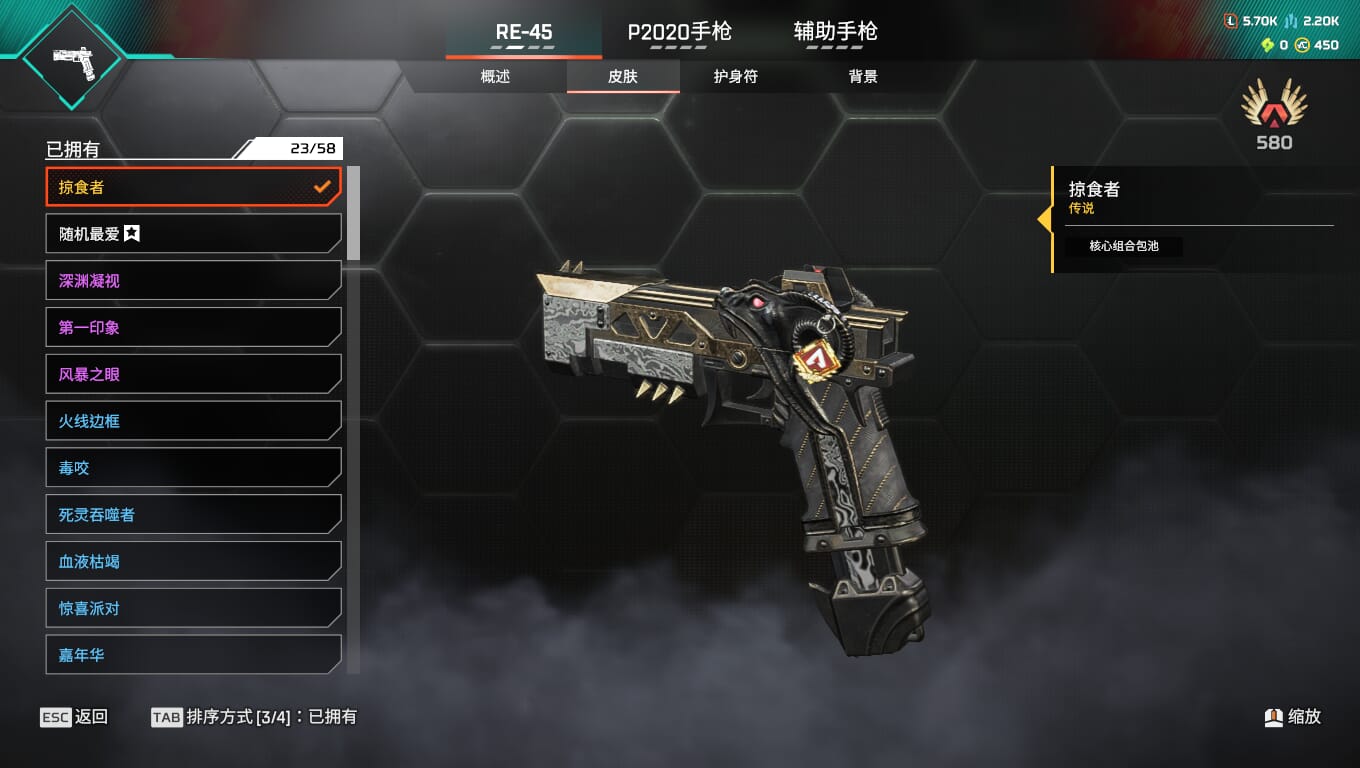Show the 概述 overview tab
Screen dimensions: 1360x768
495,77
